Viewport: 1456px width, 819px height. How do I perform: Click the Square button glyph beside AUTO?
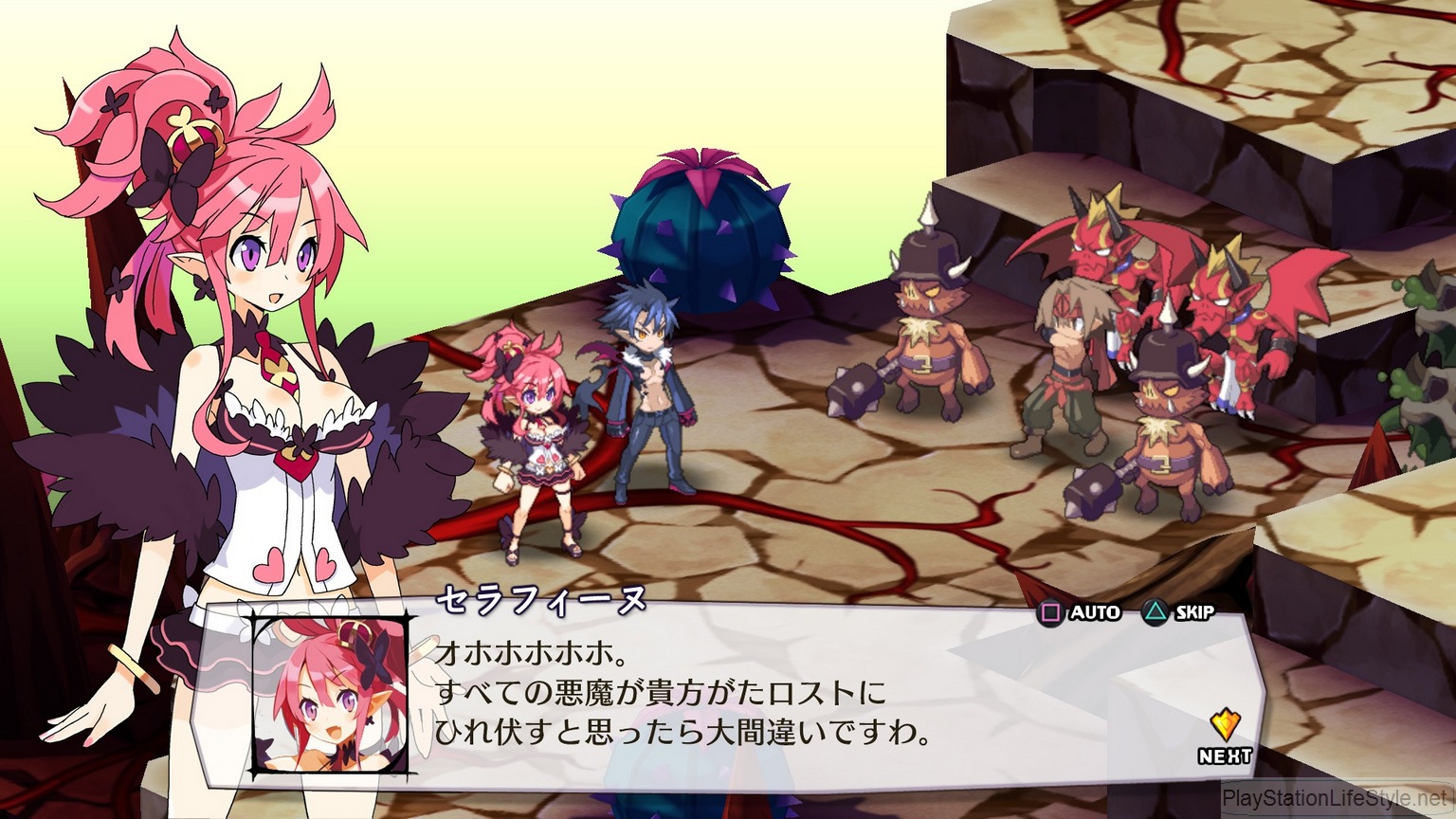1049,612
